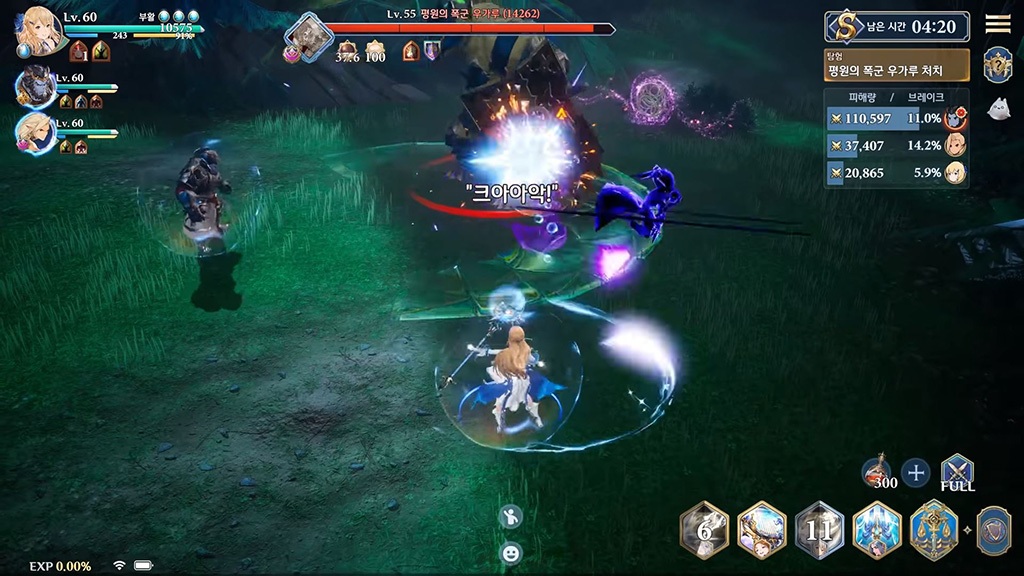Activate the blonde girl portrait skill
This screenshot has width=1024, height=576.
[762, 530]
